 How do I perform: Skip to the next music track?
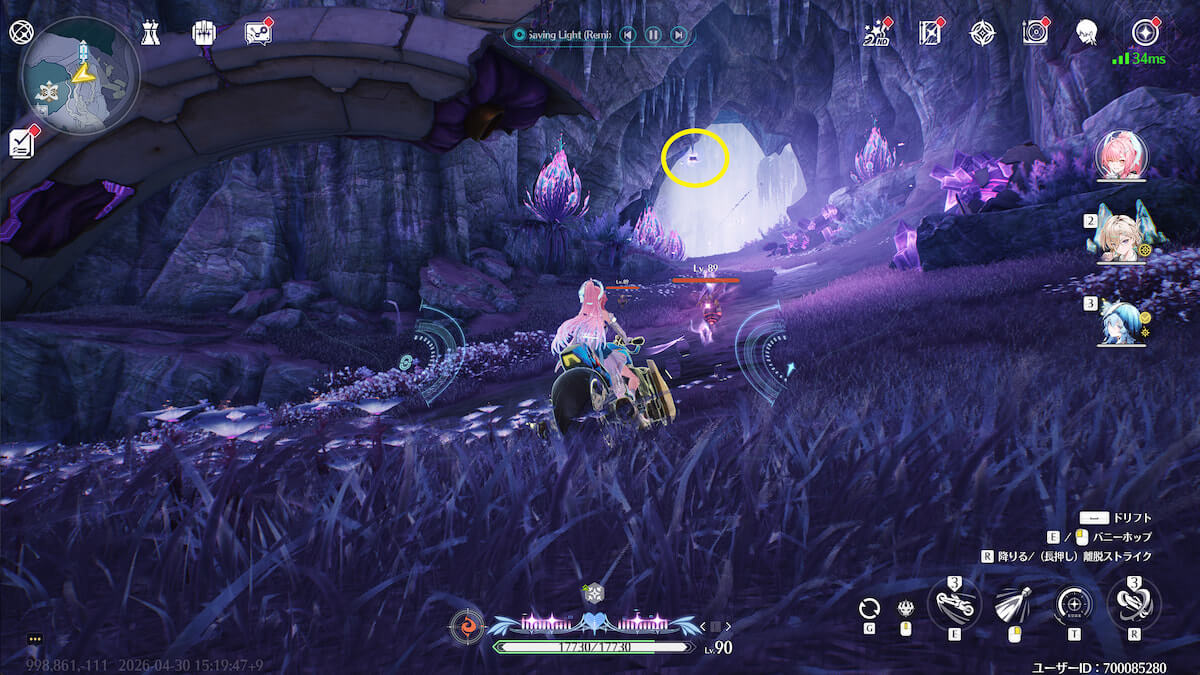[x=678, y=35]
